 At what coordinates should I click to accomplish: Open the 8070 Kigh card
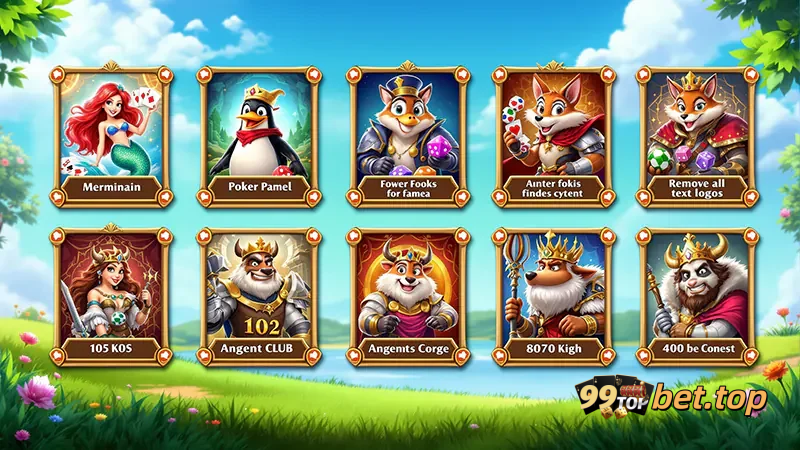tap(553, 297)
